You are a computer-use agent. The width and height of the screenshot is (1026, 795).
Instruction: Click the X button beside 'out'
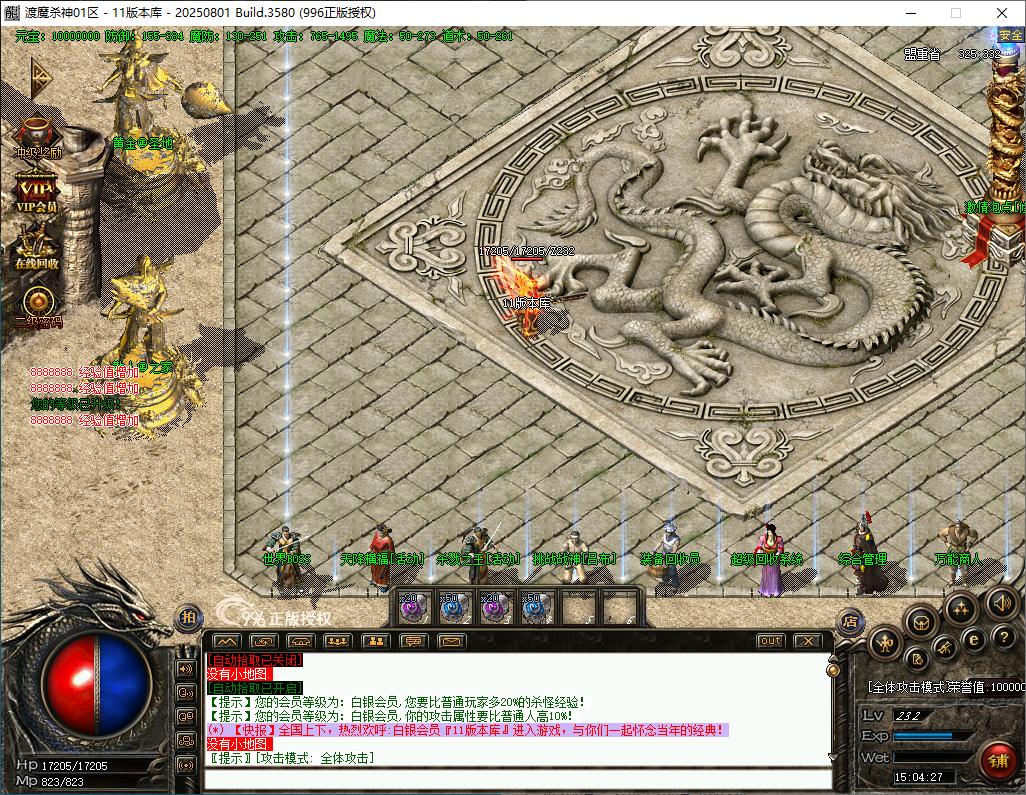(x=807, y=641)
